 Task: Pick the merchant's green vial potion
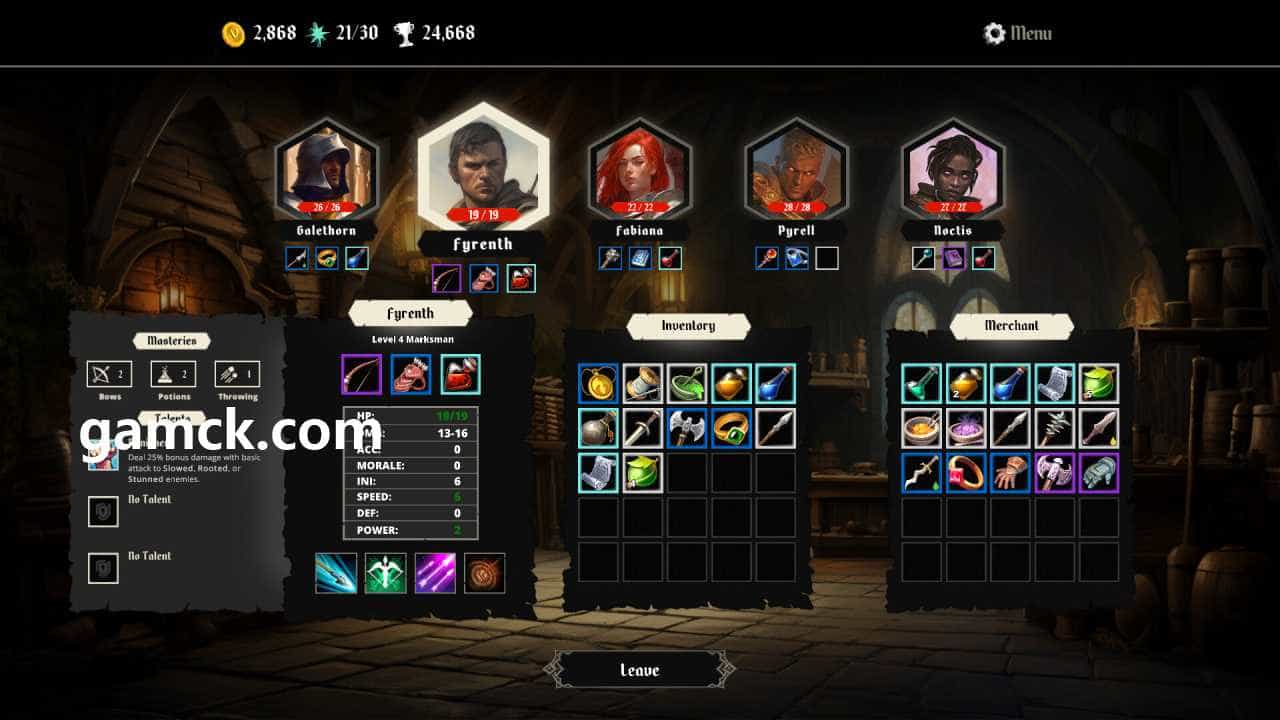pyautogui.click(x=921, y=383)
